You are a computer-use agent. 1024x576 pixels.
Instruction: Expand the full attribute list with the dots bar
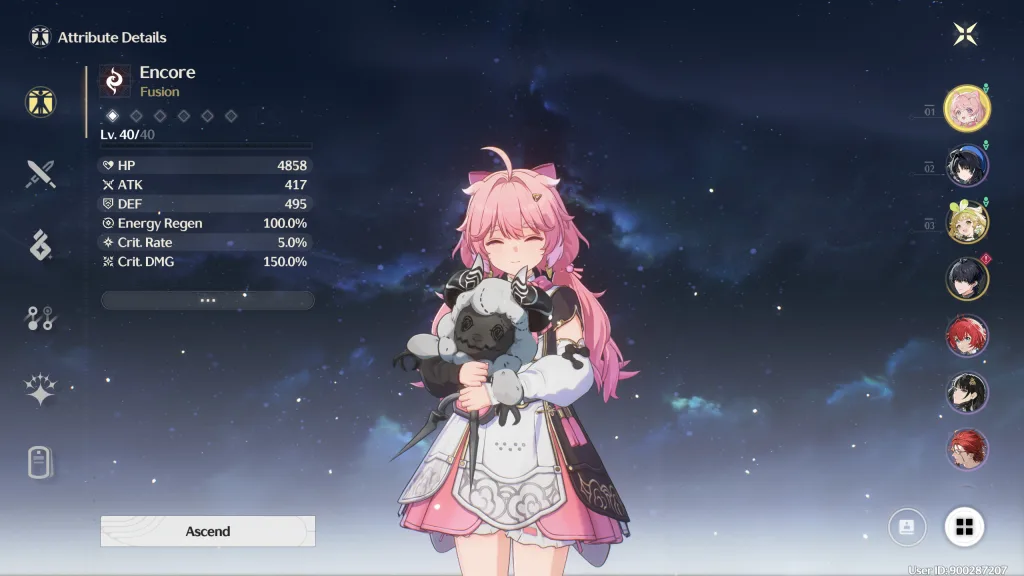pyautogui.click(x=208, y=300)
